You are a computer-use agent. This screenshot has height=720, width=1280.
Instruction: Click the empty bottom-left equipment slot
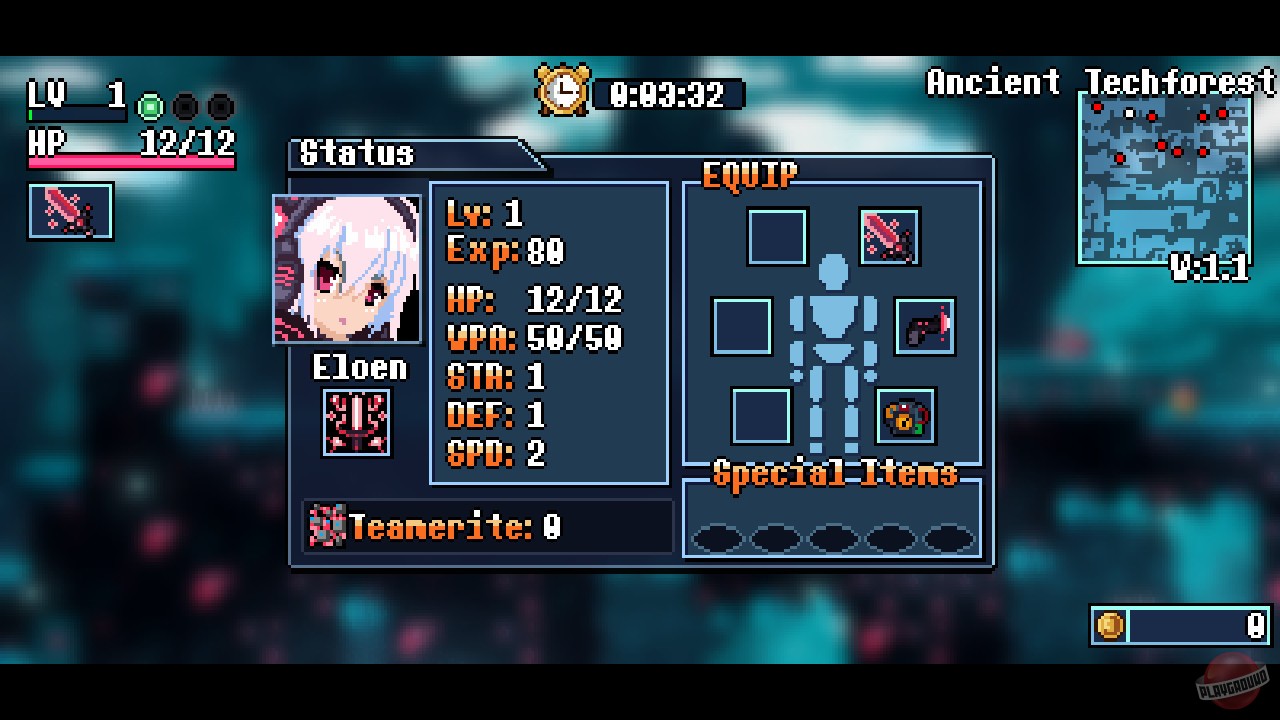[762, 417]
